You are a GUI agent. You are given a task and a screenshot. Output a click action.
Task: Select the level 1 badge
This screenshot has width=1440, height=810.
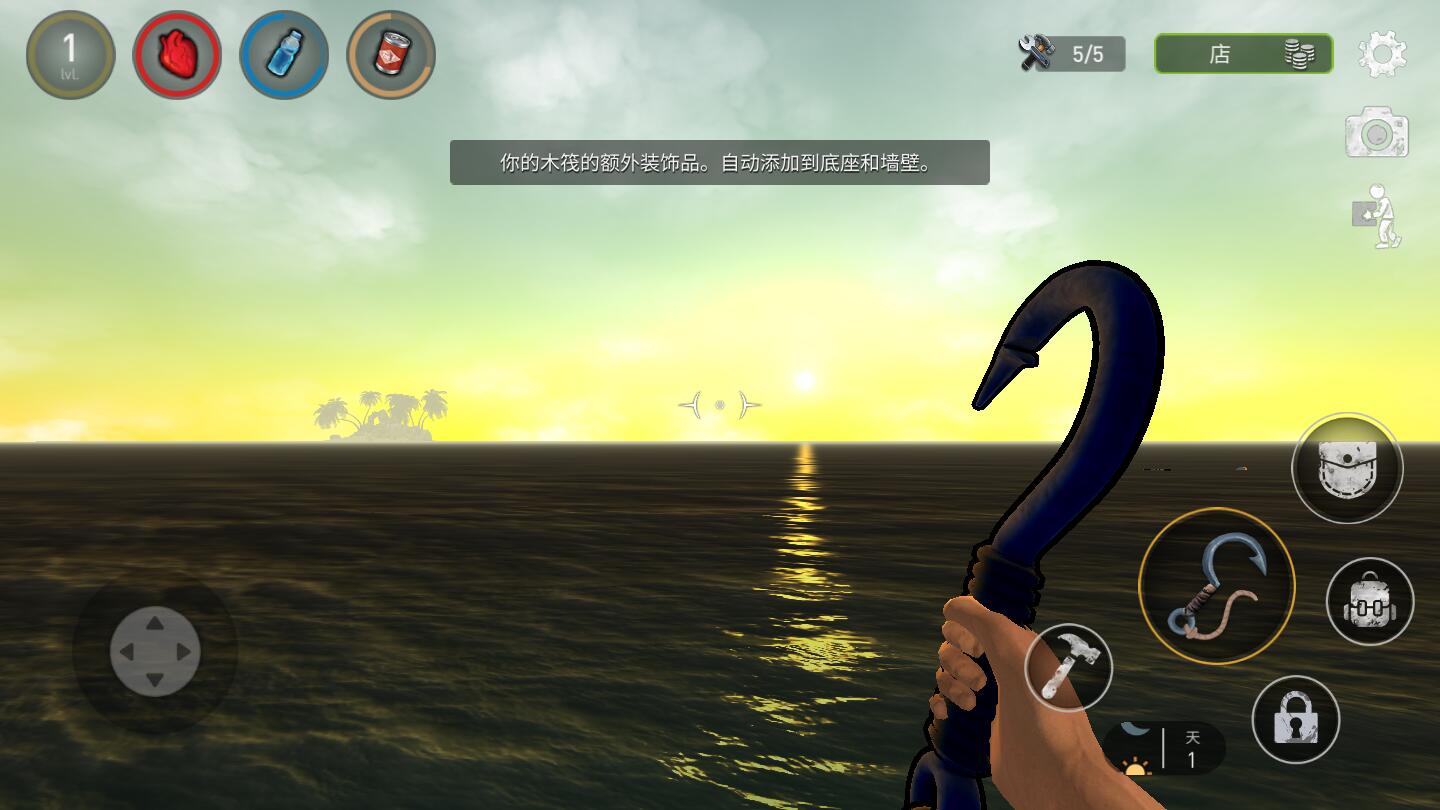pyautogui.click(x=70, y=54)
